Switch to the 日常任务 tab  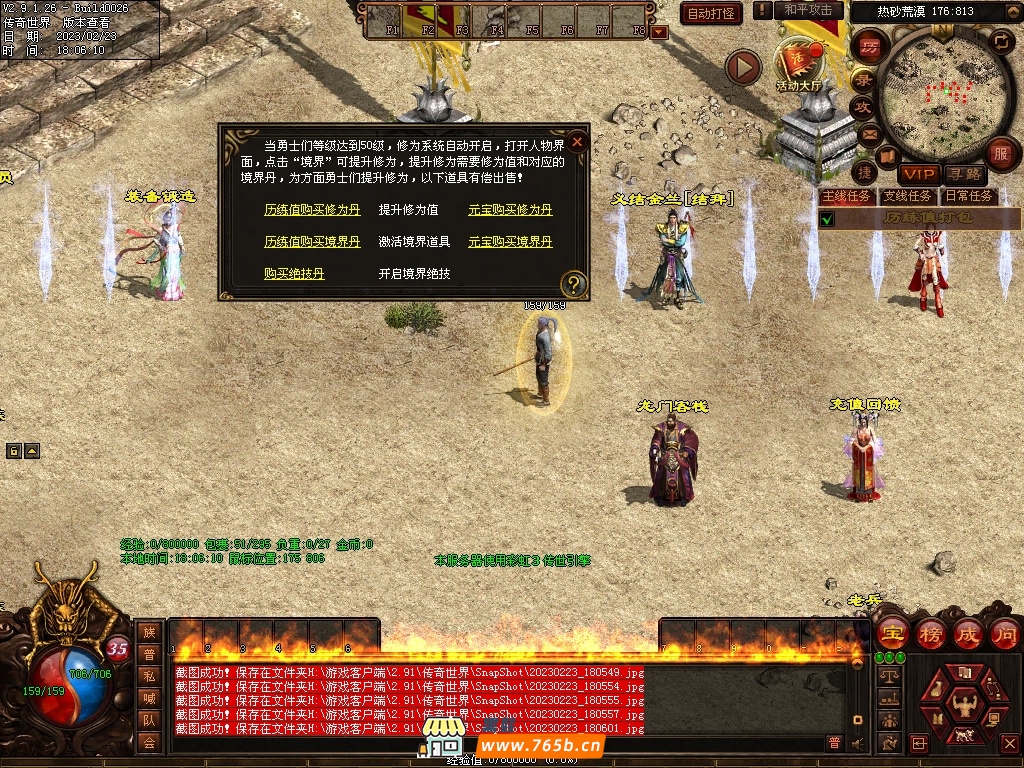pyautogui.click(x=968, y=196)
